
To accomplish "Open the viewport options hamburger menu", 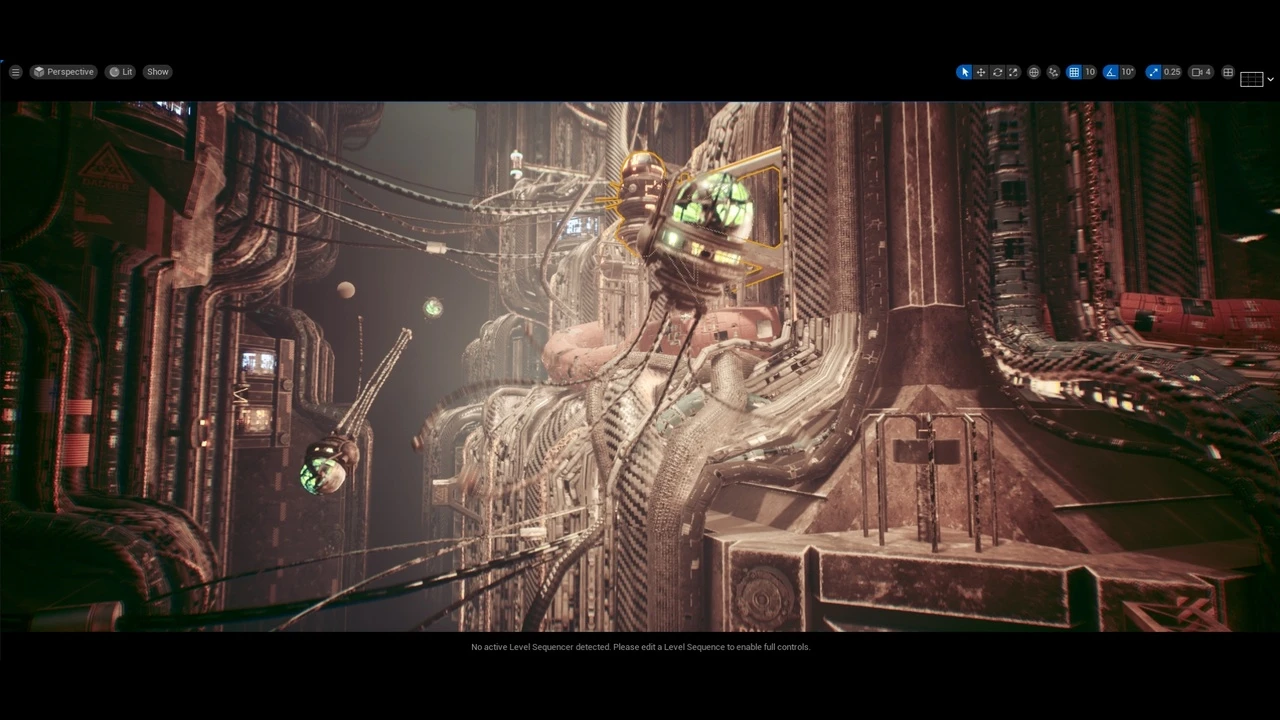I will click(x=15, y=72).
